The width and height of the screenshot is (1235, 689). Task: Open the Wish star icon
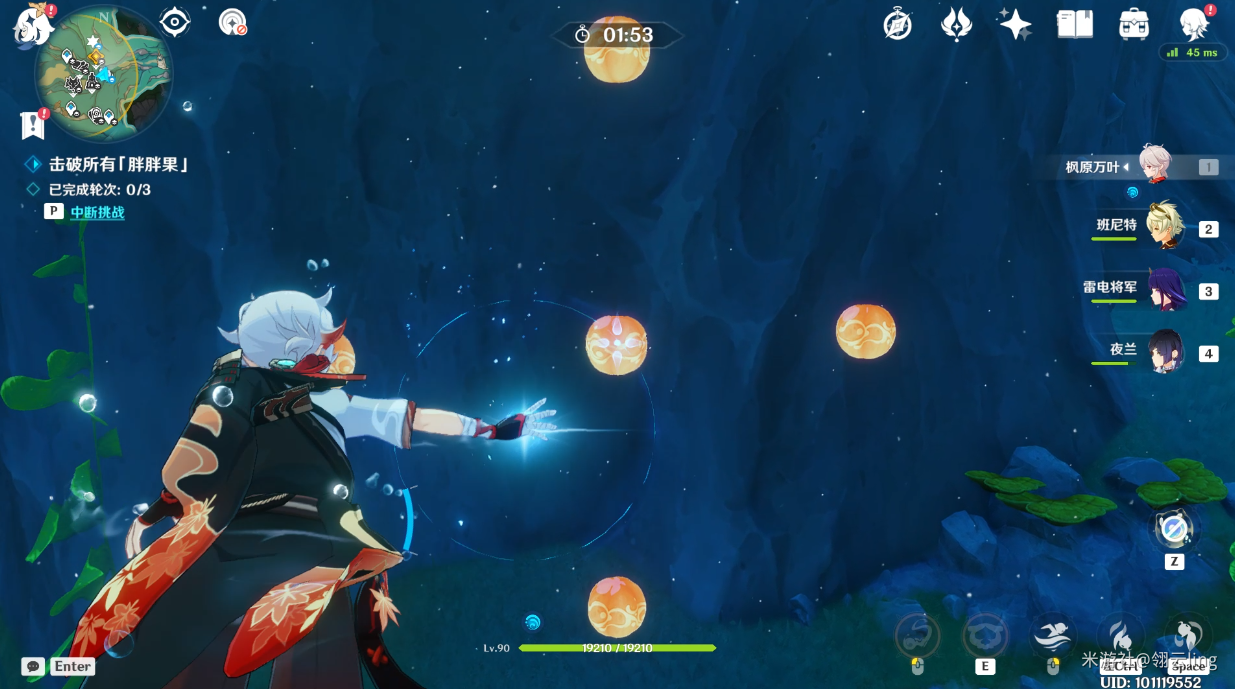pyautogui.click(x=1015, y=24)
